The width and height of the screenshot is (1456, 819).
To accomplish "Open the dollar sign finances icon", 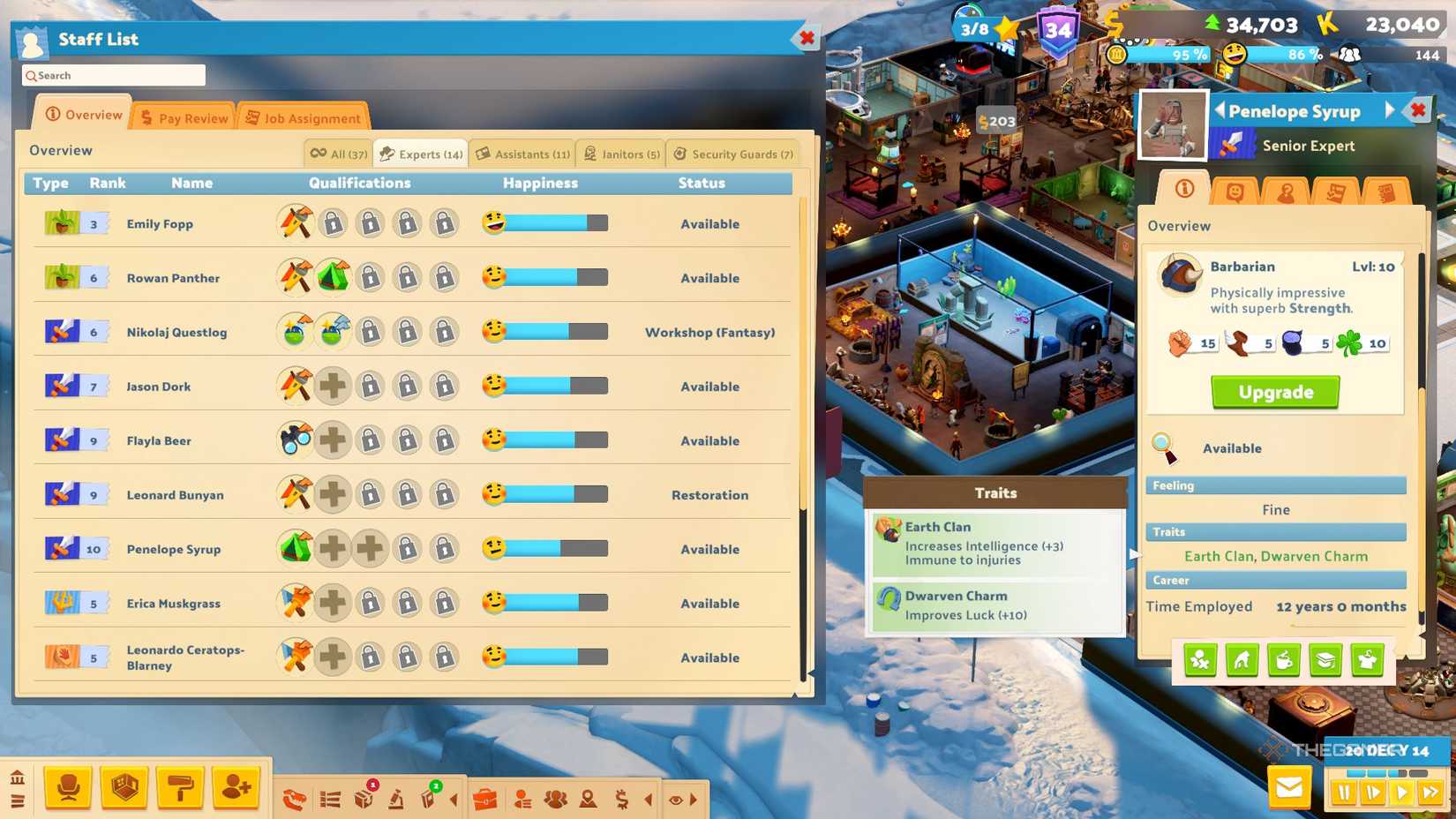I will 620,799.
